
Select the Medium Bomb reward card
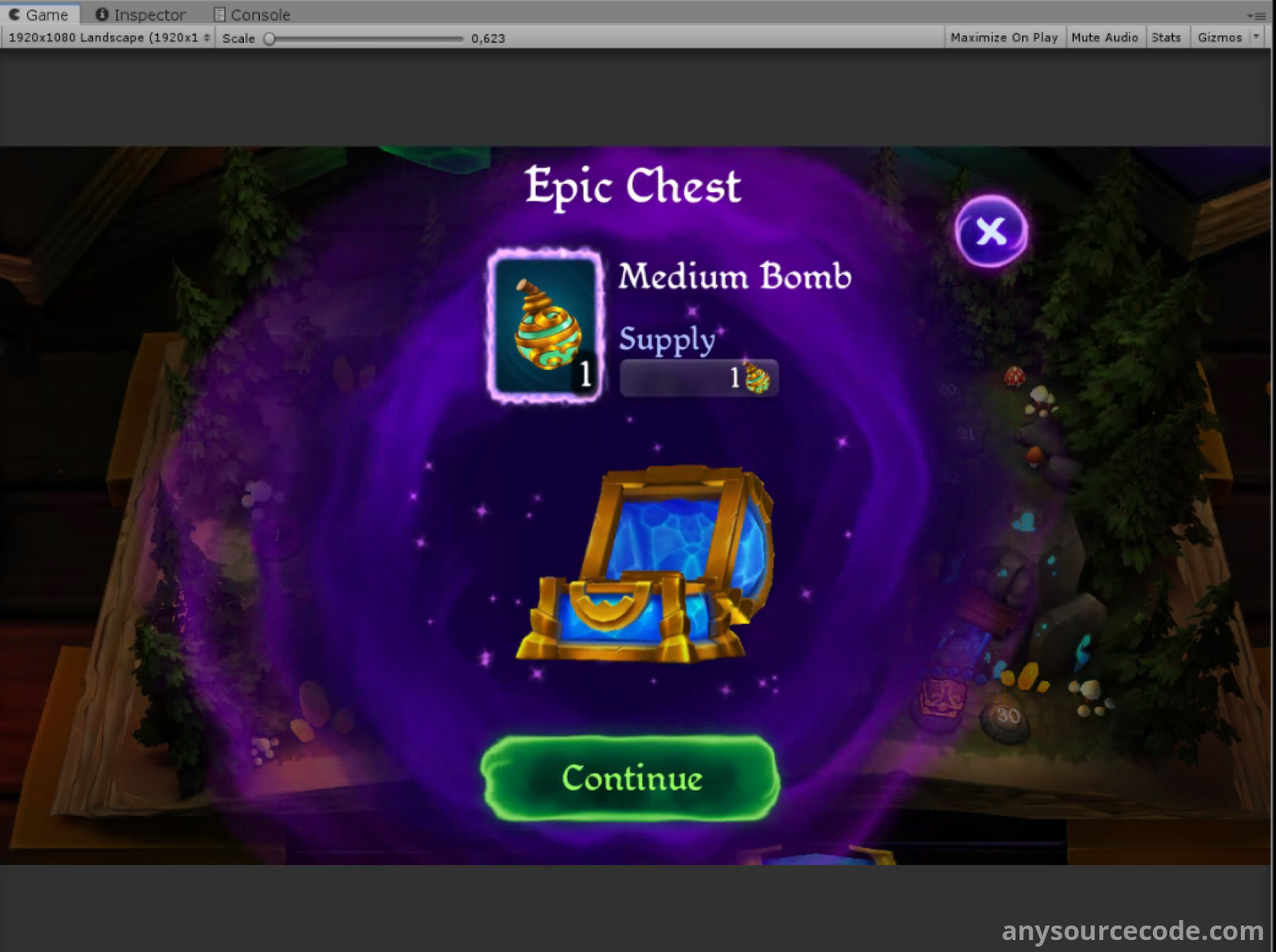(545, 325)
